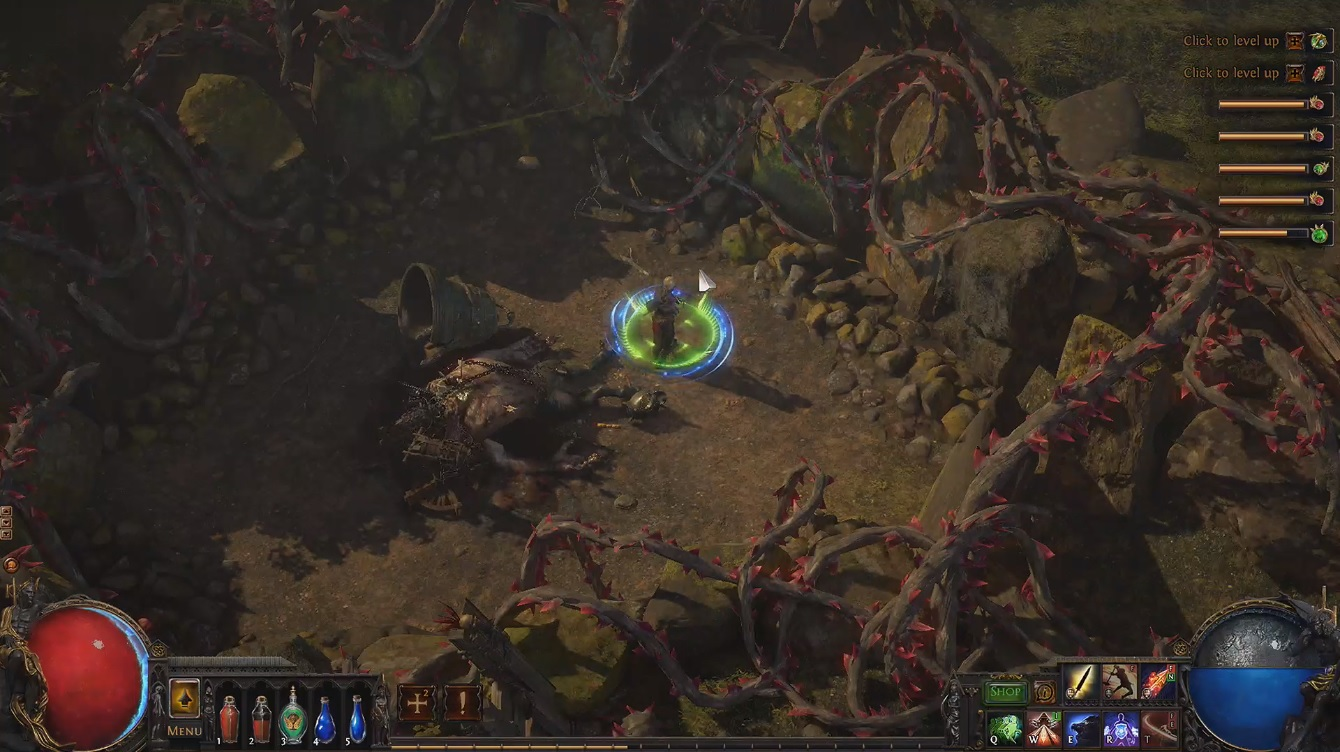Activate the blue glowing figure R skill
This screenshot has width=1340, height=752.
pos(1120,730)
